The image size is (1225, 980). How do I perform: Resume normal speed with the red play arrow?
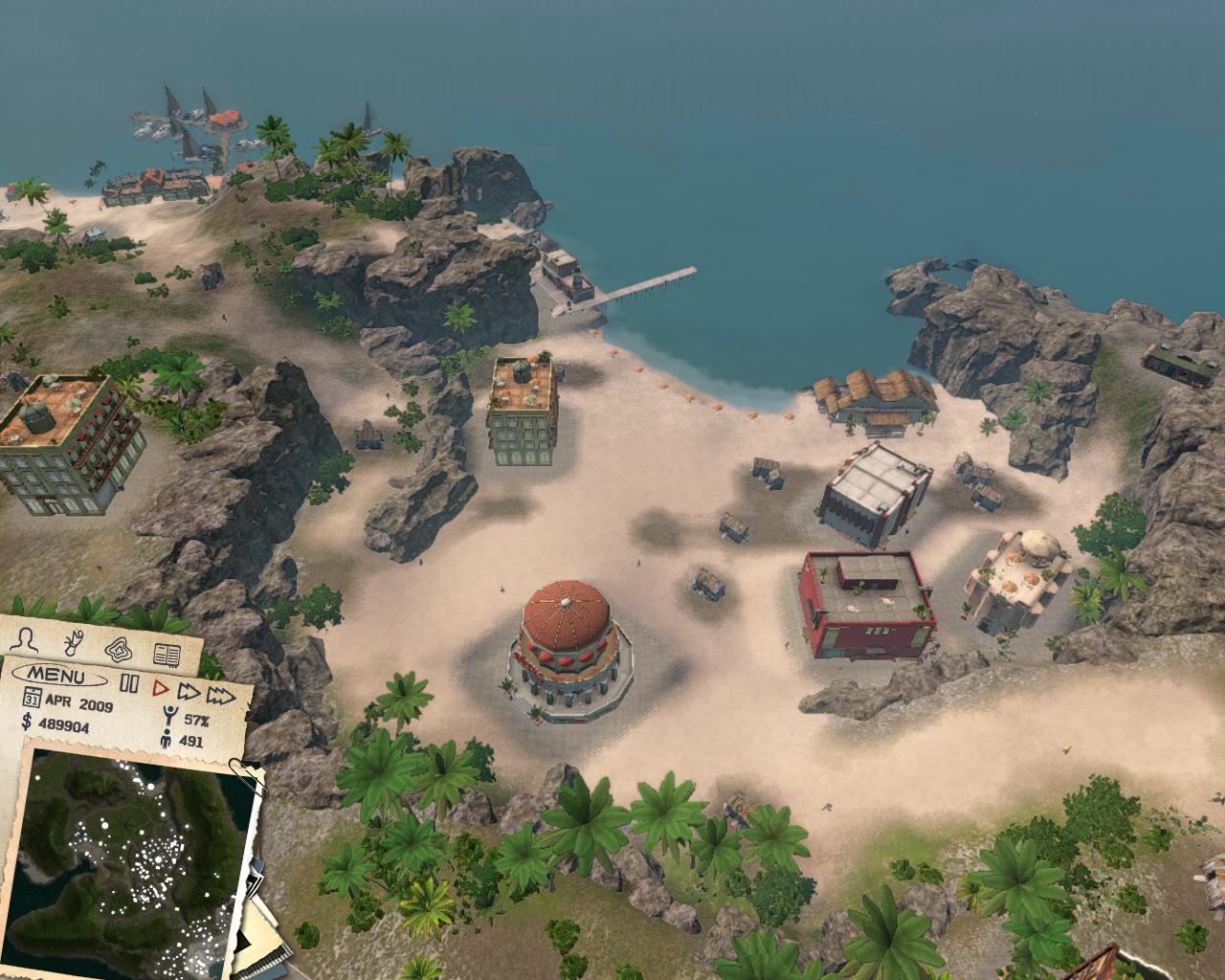[159, 687]
